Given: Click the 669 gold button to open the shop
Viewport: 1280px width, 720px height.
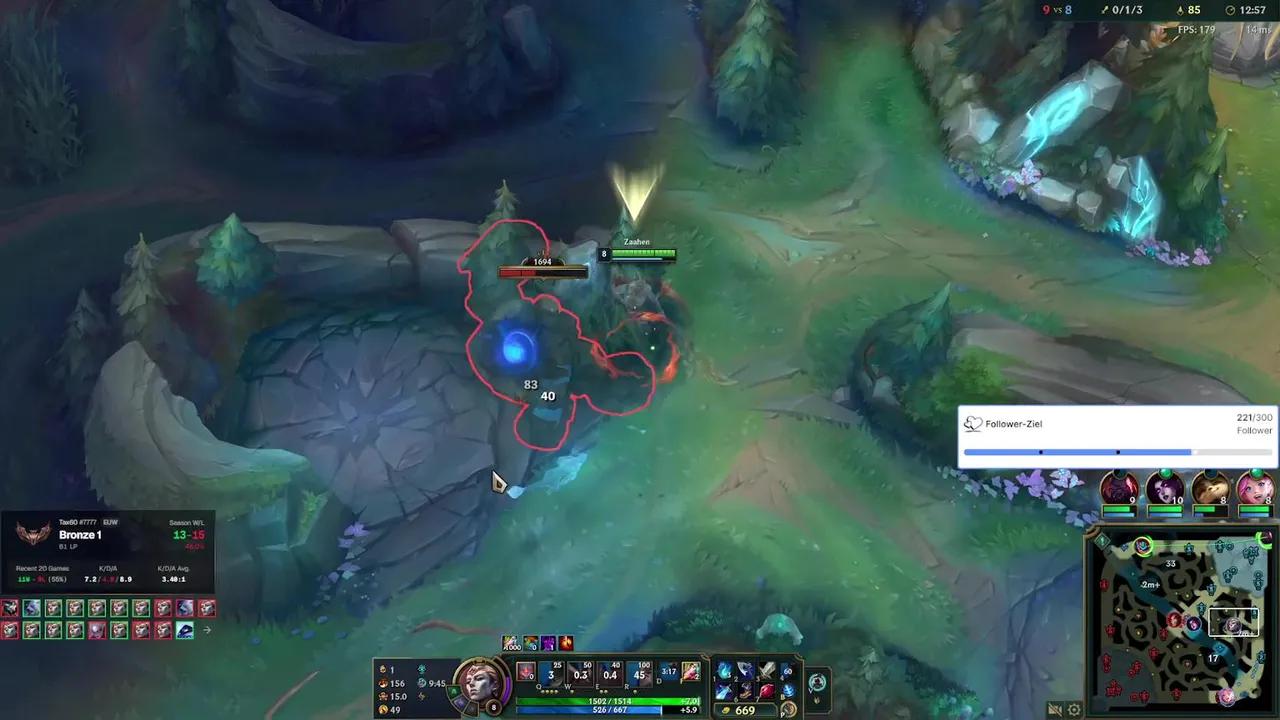Looking at the screenshot, I should tap(744, 709).
